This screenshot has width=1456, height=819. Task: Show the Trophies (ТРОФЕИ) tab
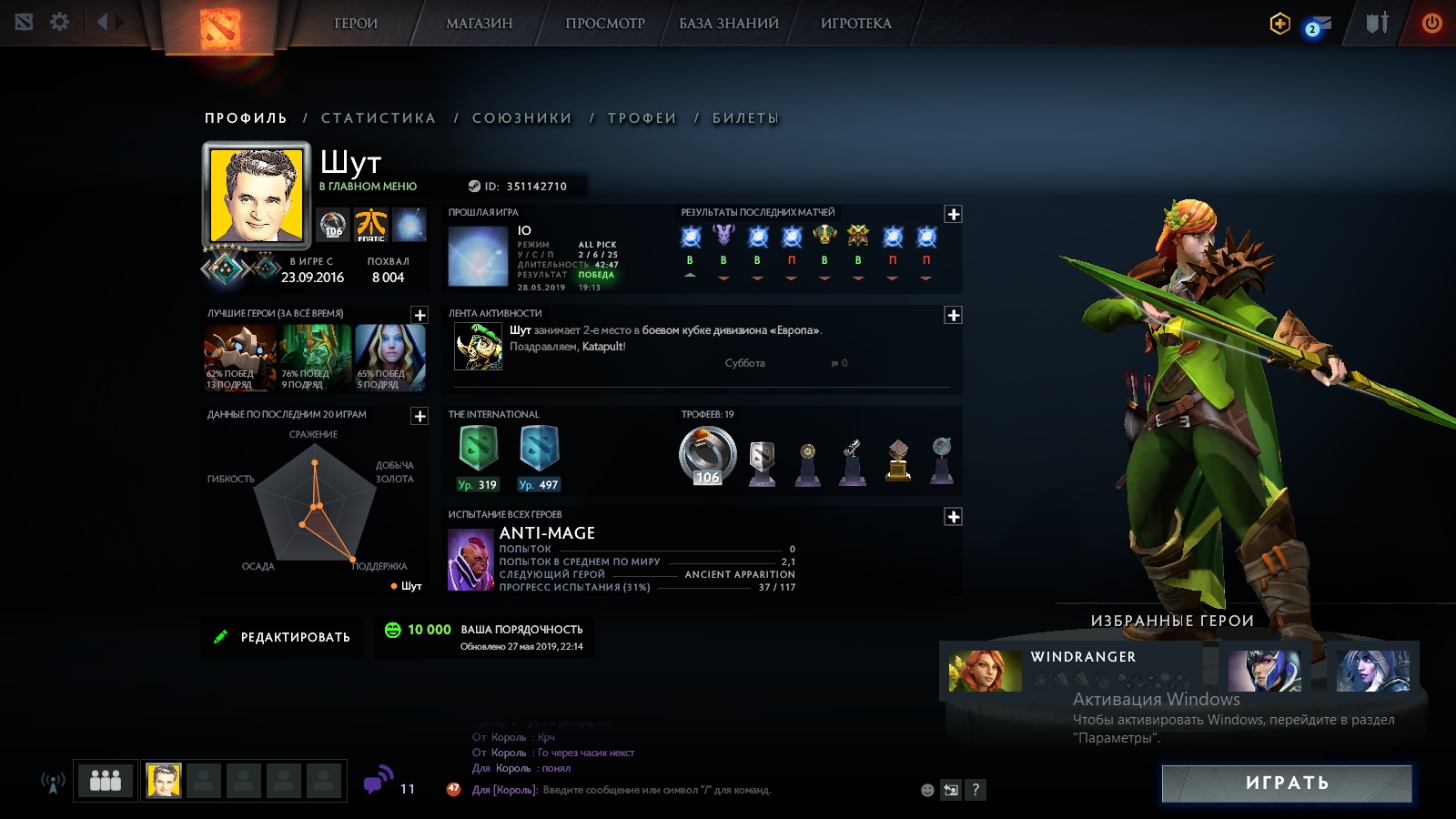tap(642, 118)
